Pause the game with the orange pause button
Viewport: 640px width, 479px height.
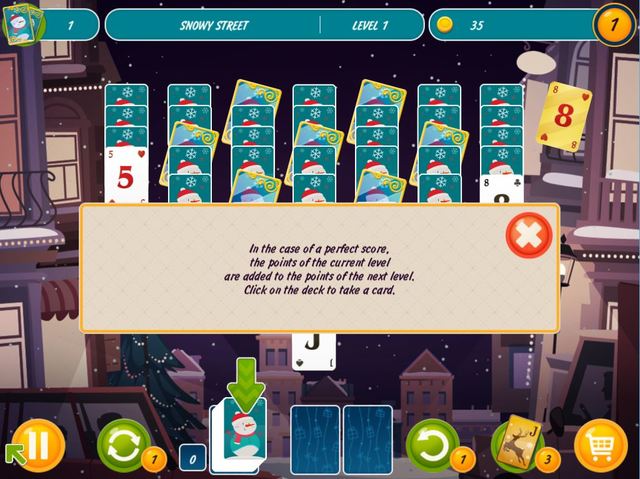(x=38, y=443)
